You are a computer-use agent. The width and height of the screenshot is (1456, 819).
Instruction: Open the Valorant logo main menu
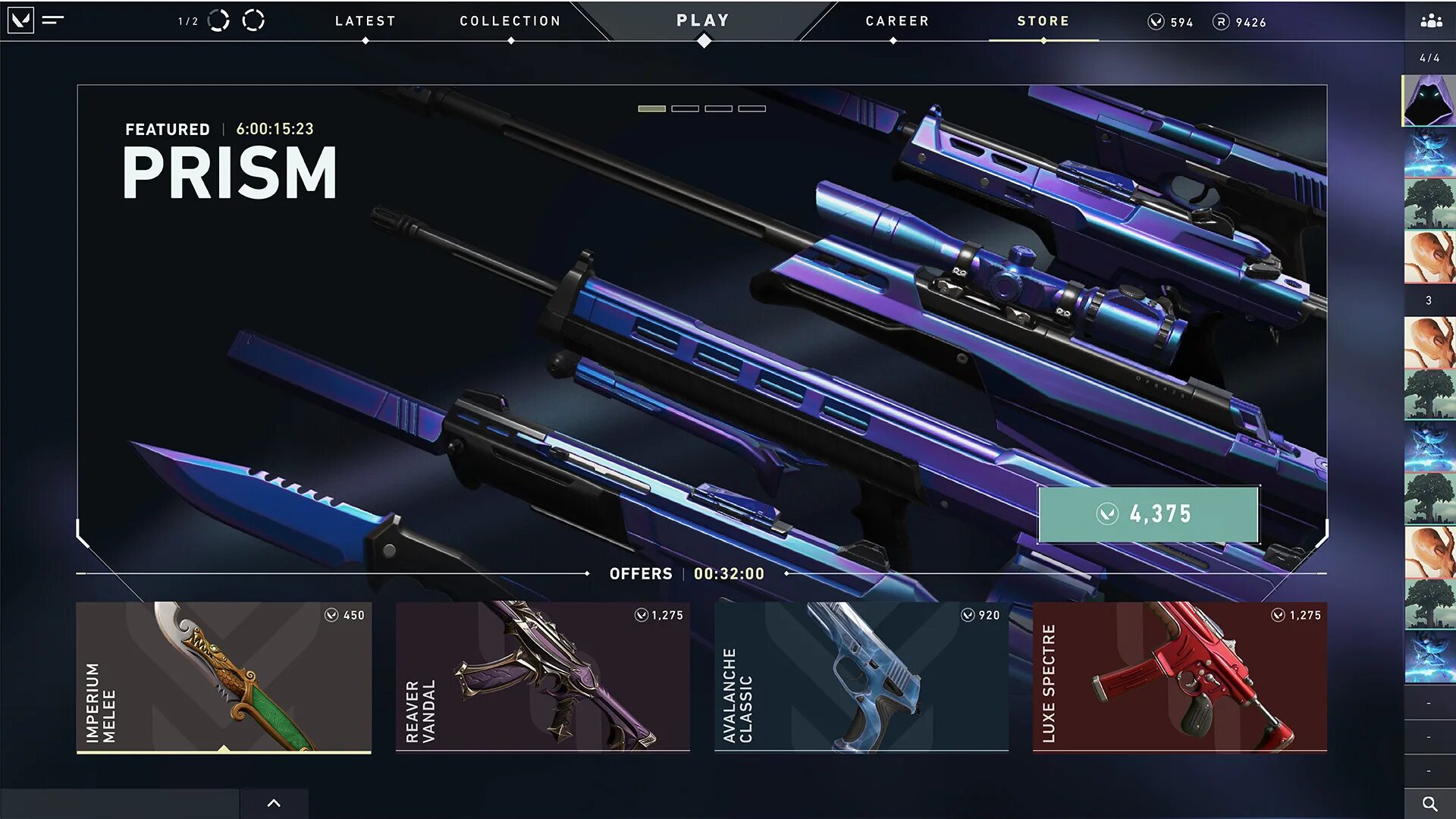tap(20, 20)
